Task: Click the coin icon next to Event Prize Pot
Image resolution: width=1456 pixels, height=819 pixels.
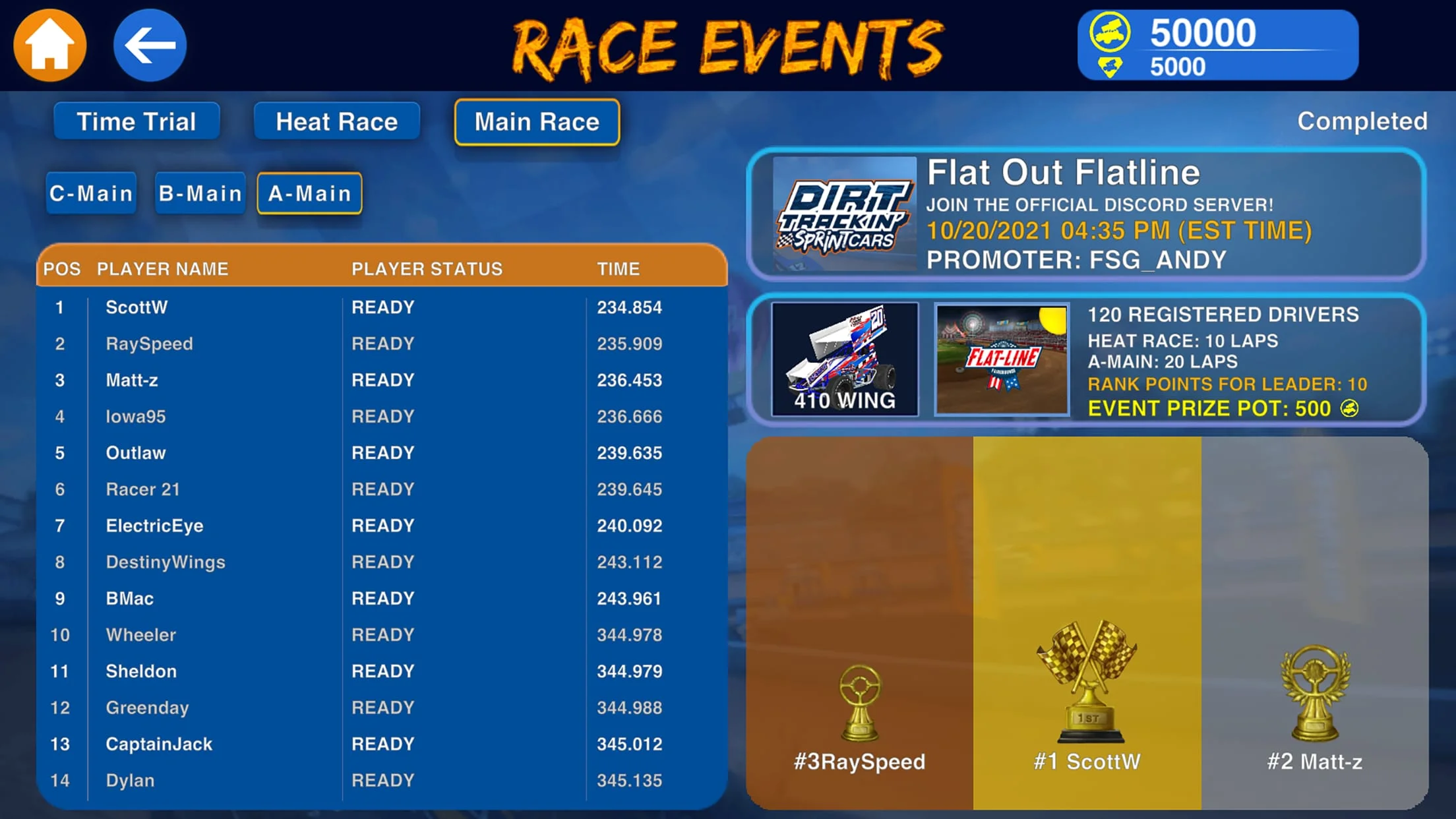Action: tap(1349, 409)
